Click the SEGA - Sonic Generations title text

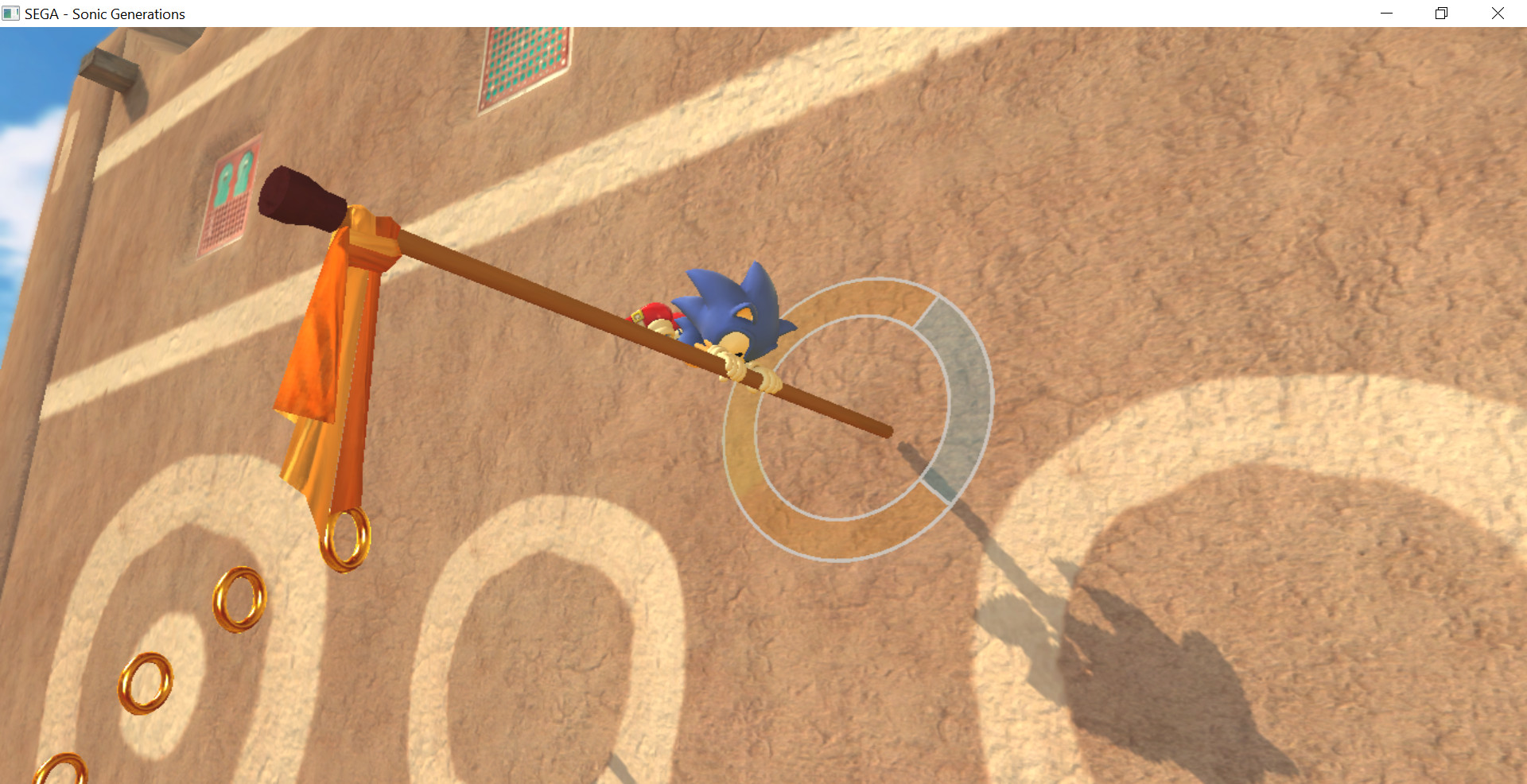pos(103,14)
